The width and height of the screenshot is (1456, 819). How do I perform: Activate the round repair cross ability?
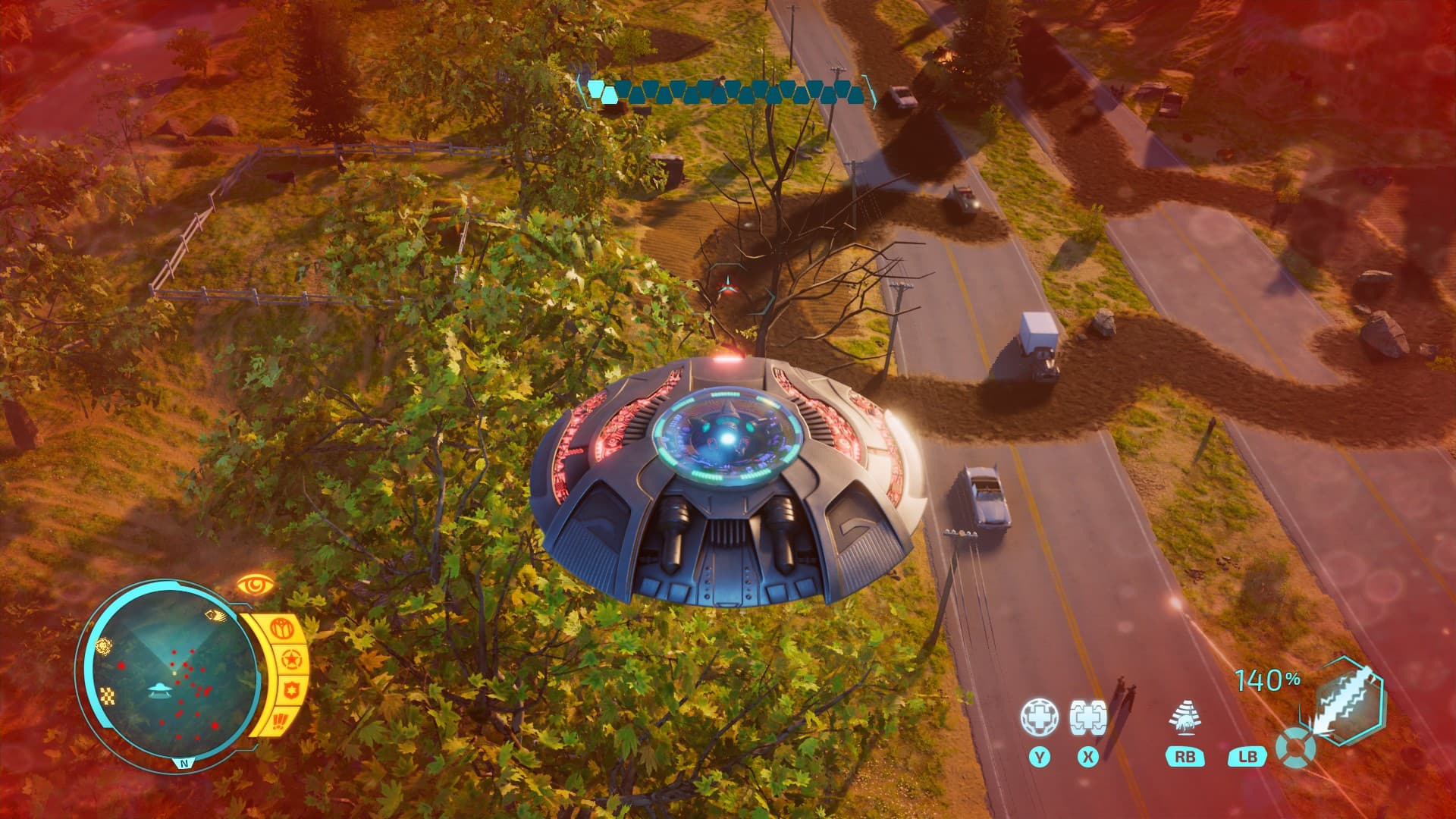(x=1039, y=717)
